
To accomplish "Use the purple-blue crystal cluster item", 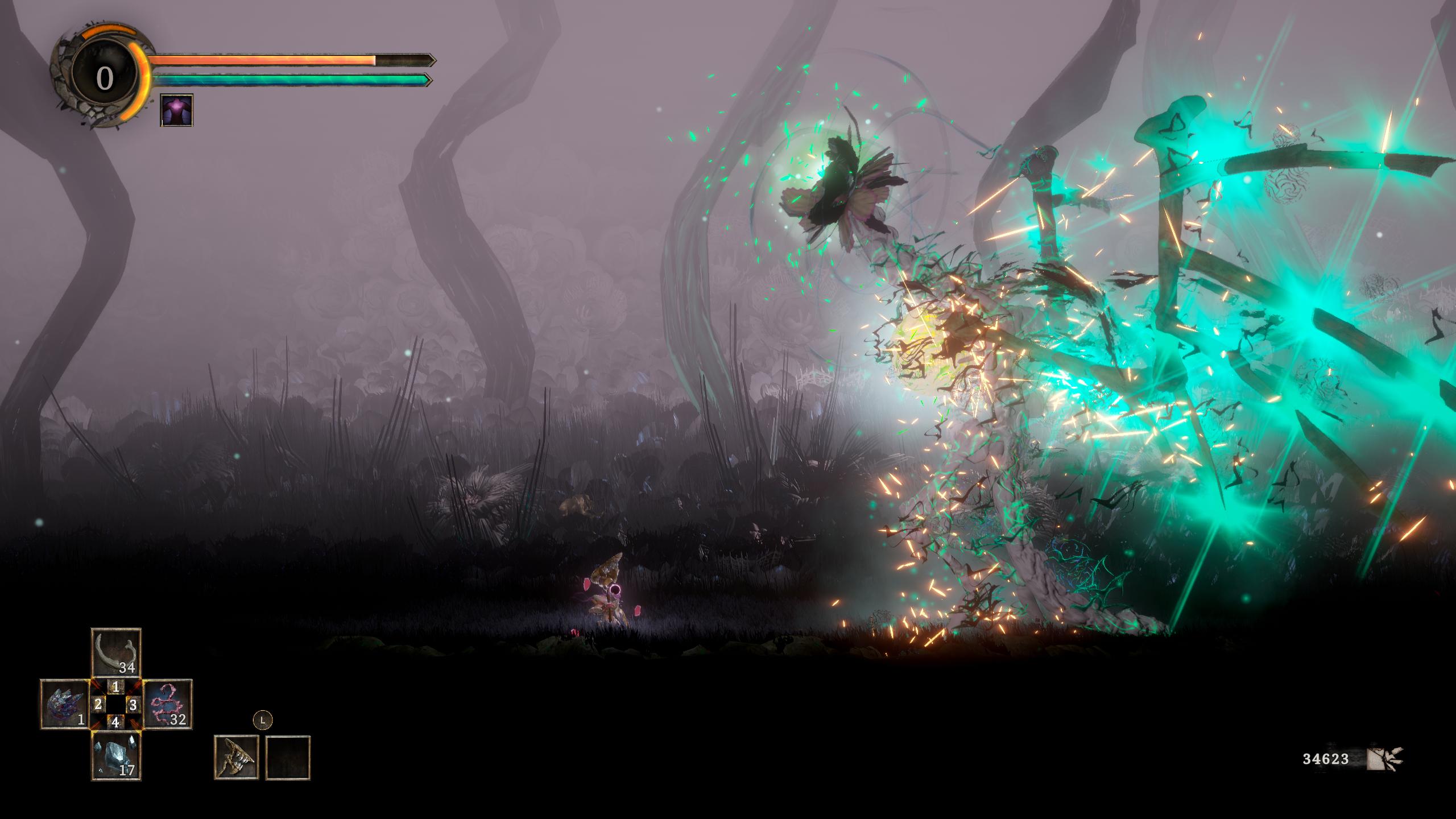I will tap(64, 705).
